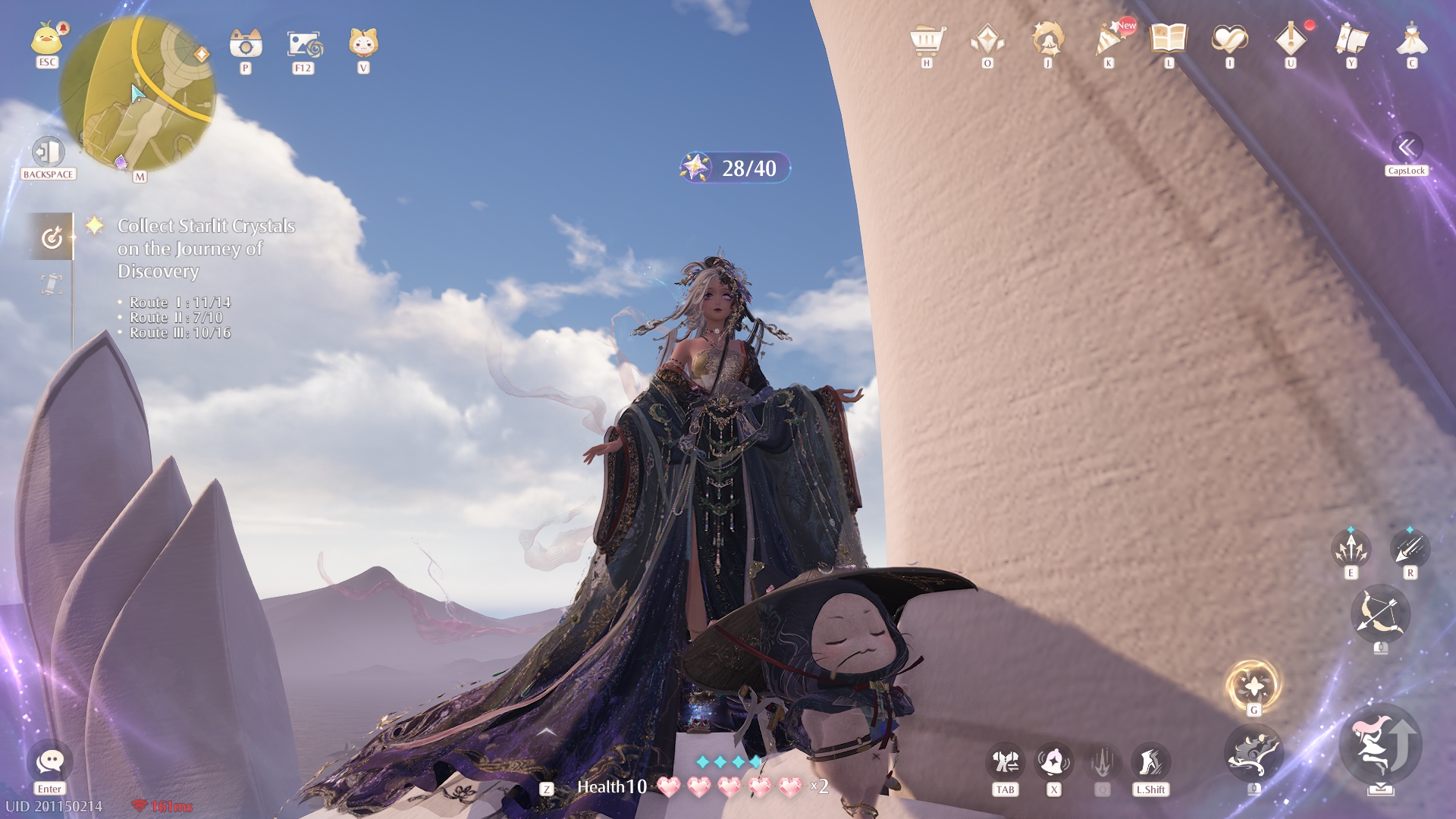Image resolution: width=1456 pixels, height=819 pixels.
Task: Open the chat bubble
Action: pos(50,761)
